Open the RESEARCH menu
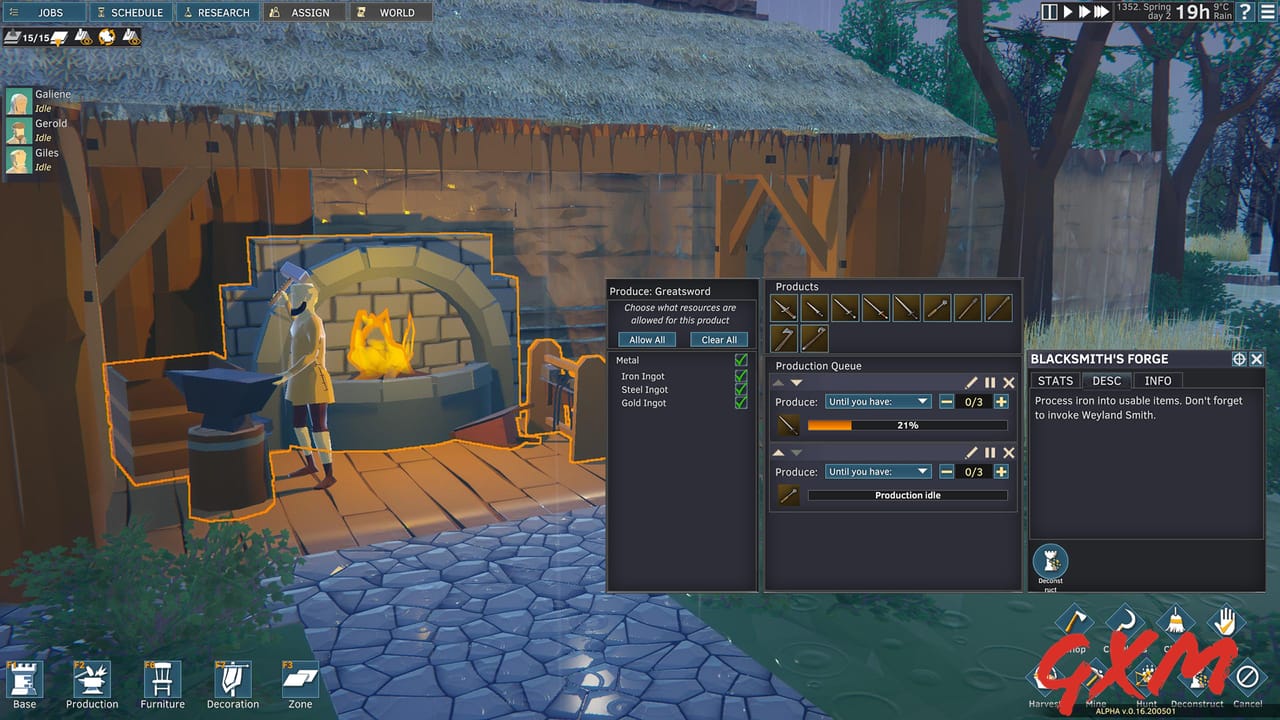1280x720 pixels. click(x=218, y=12)
